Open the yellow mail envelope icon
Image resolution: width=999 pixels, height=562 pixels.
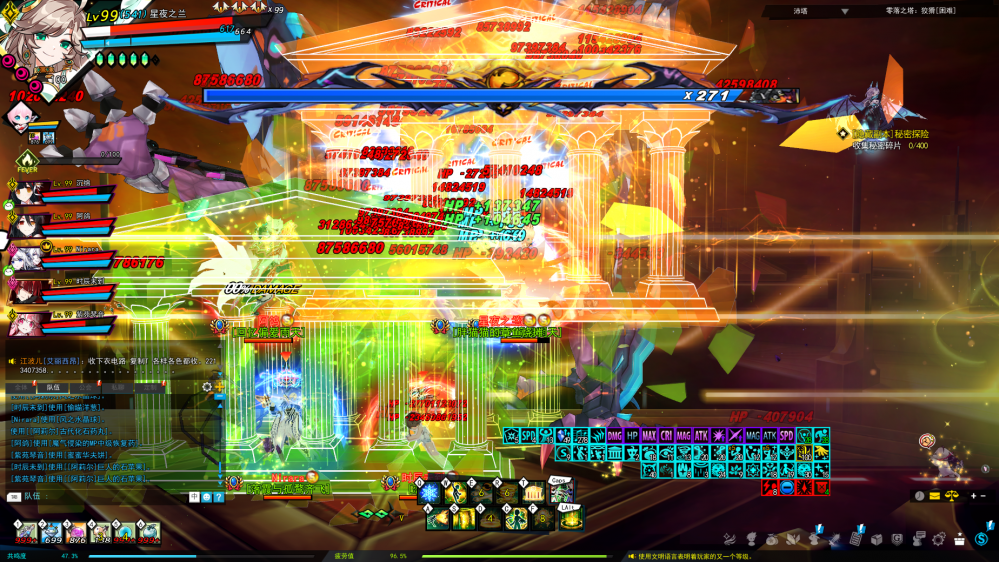(x=935, y=496)
